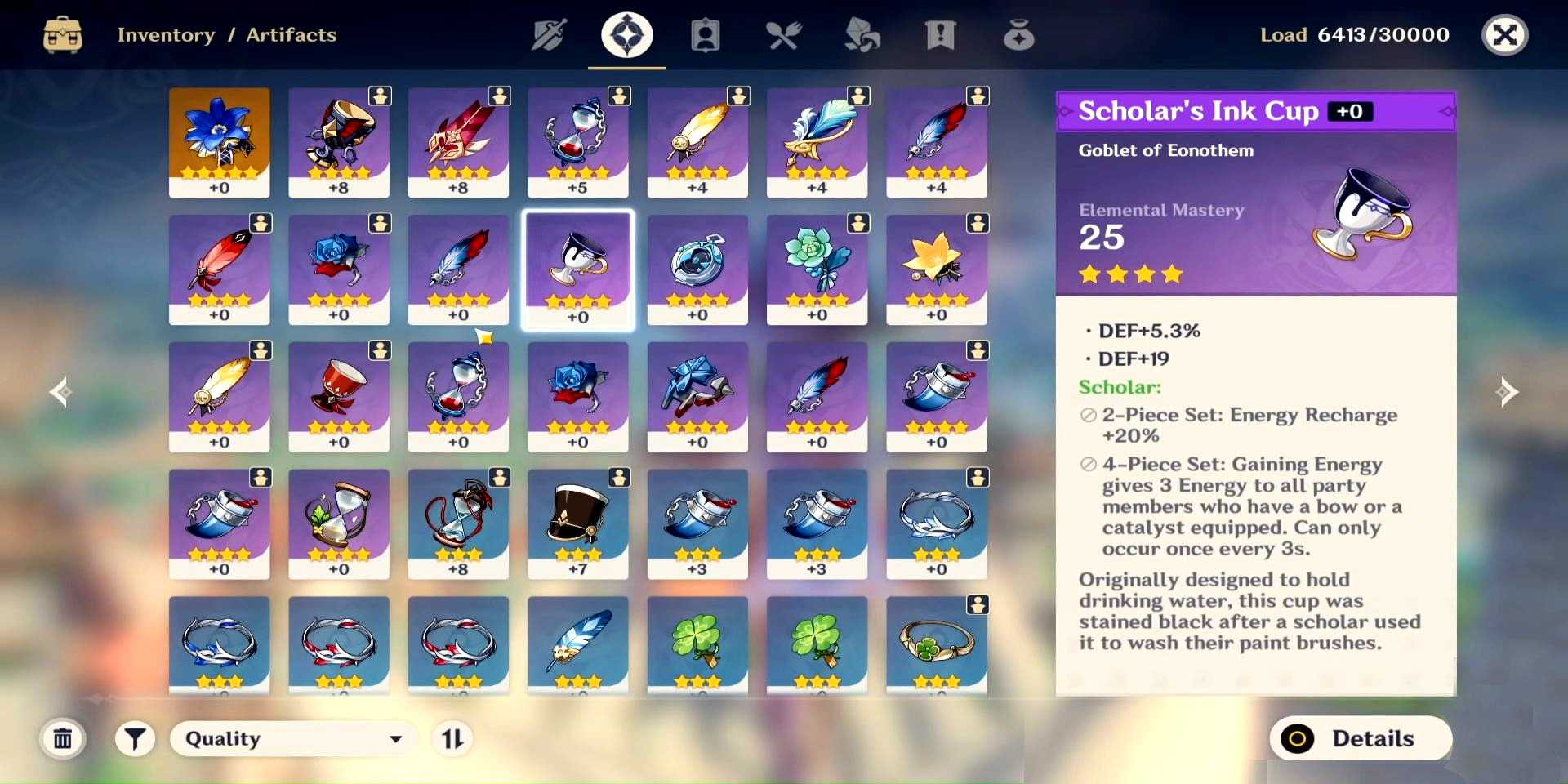Select the black top hat artifact
1568x784 pixels.
pyautogui.click(x=578, y=523)
